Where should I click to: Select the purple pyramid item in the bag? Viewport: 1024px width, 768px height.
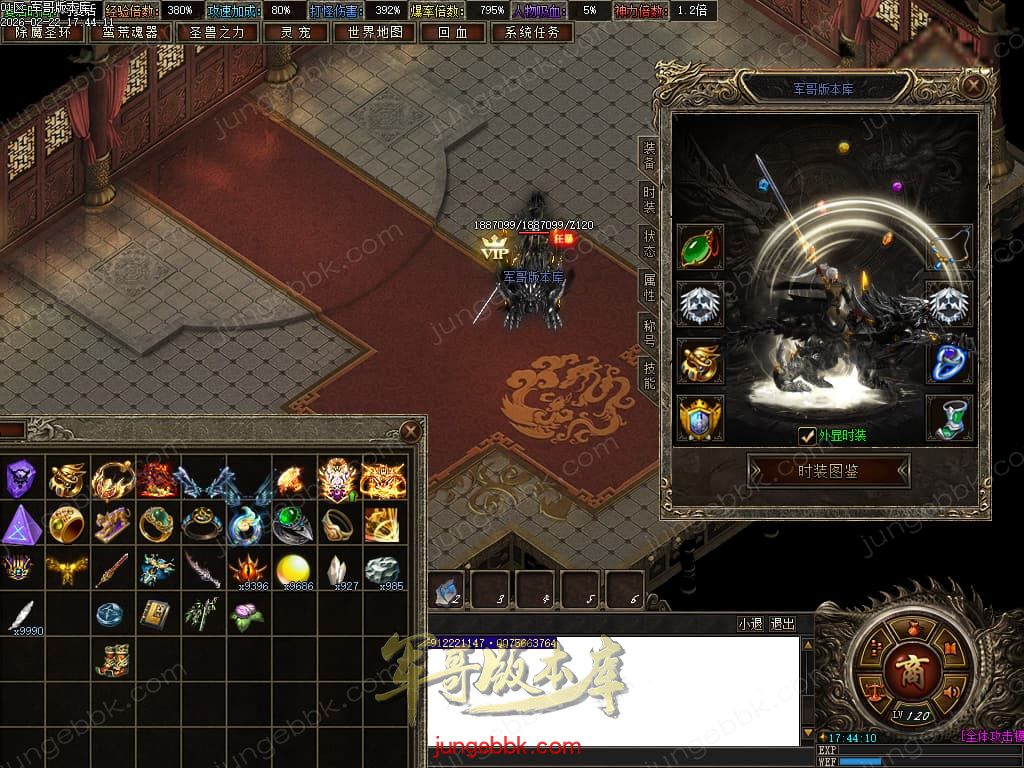(x=21, y=524)
